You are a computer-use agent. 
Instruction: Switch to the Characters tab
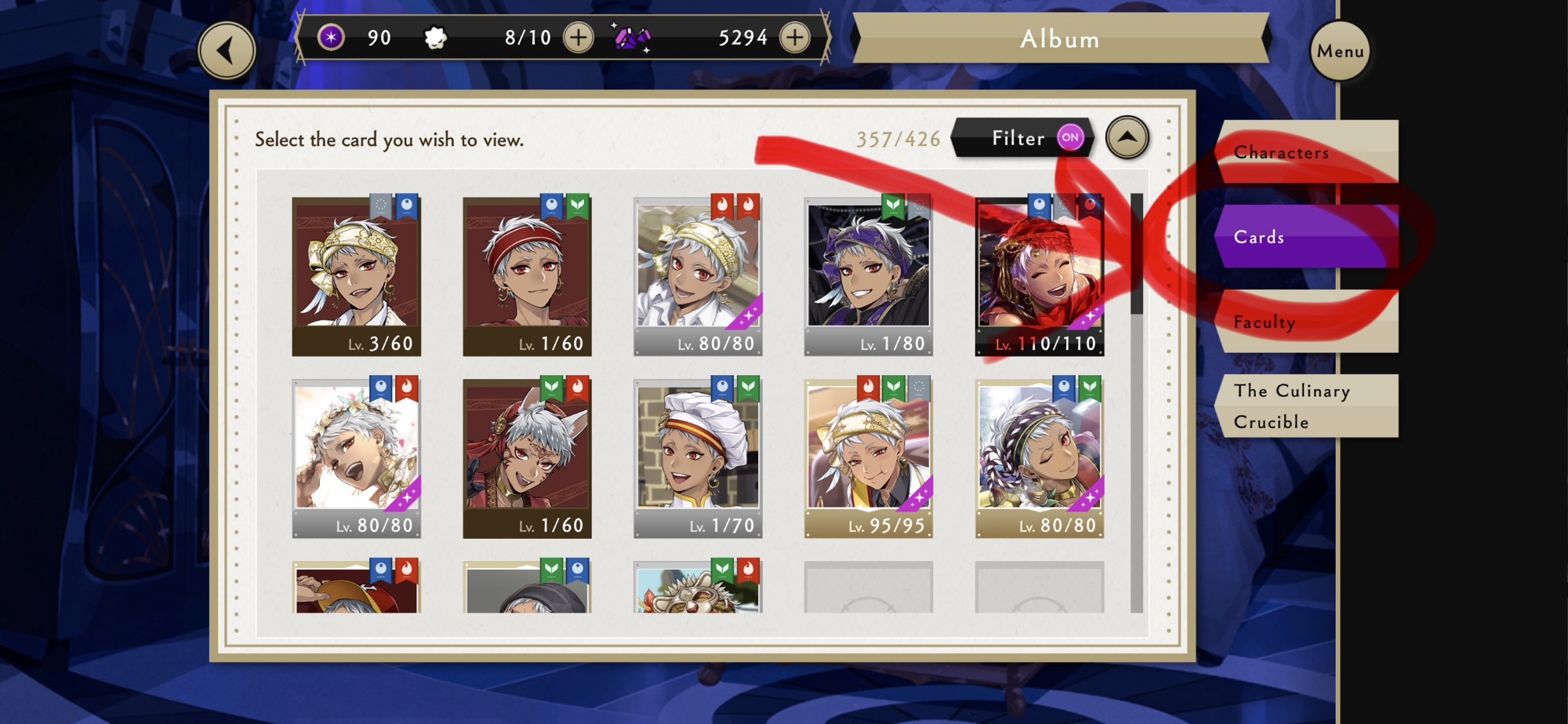click(x=1306, y=152)
